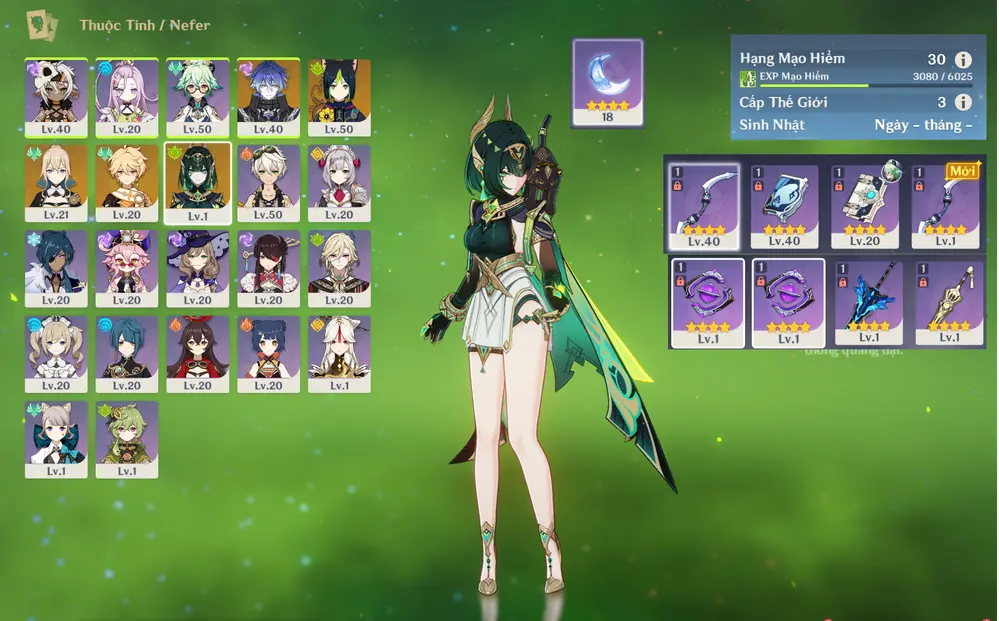Choose Kaeya's portrait
The image size is (999, 621).
point(56,268)
